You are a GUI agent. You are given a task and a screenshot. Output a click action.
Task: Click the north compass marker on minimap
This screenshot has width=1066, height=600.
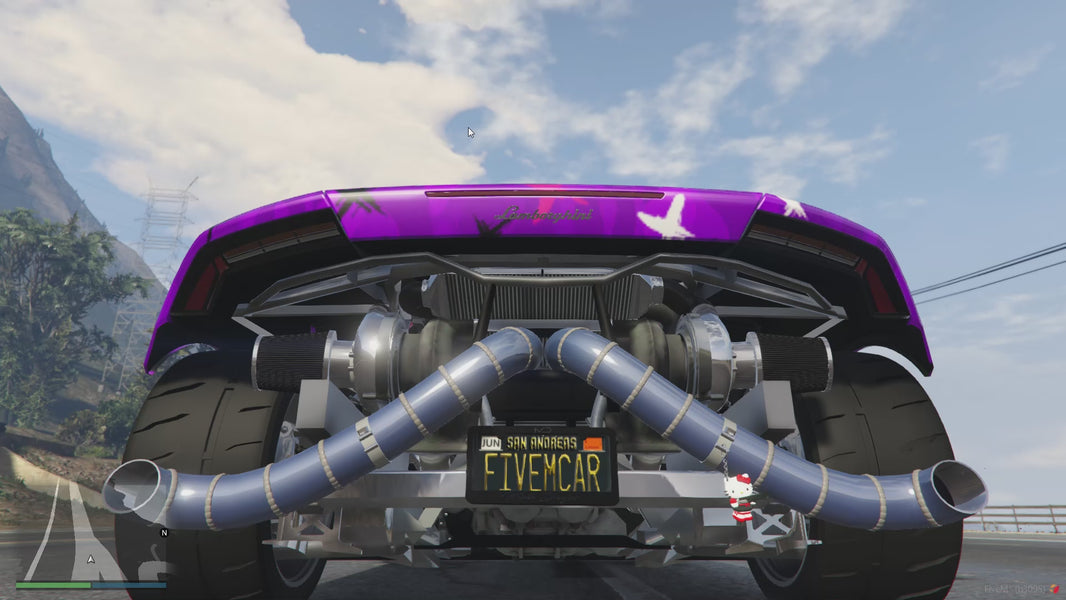(x=164, y=533)
